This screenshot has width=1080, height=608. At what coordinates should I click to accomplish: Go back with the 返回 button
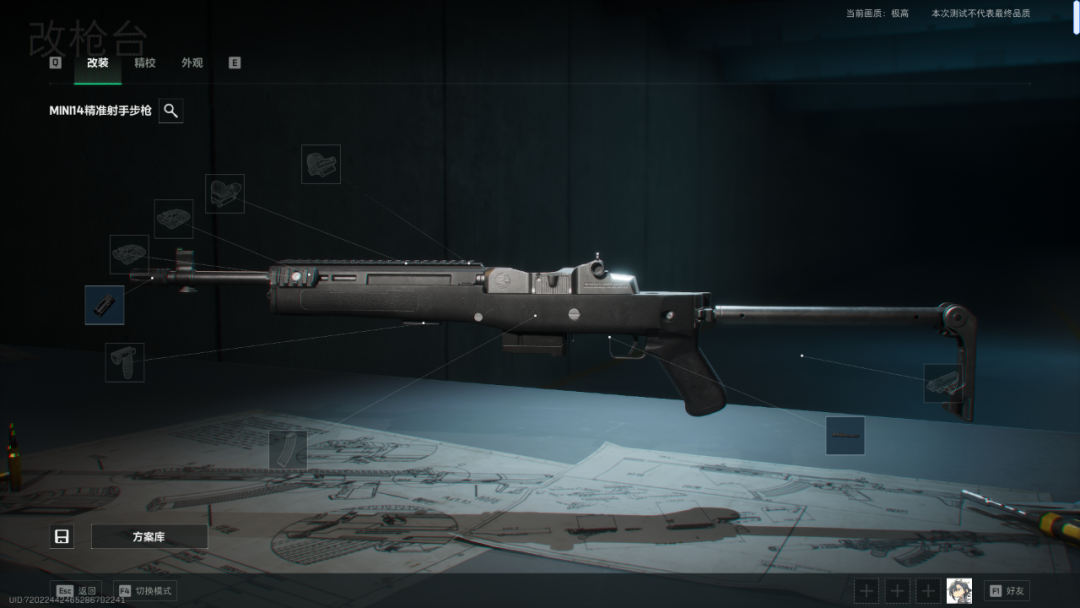coord(77,591)
